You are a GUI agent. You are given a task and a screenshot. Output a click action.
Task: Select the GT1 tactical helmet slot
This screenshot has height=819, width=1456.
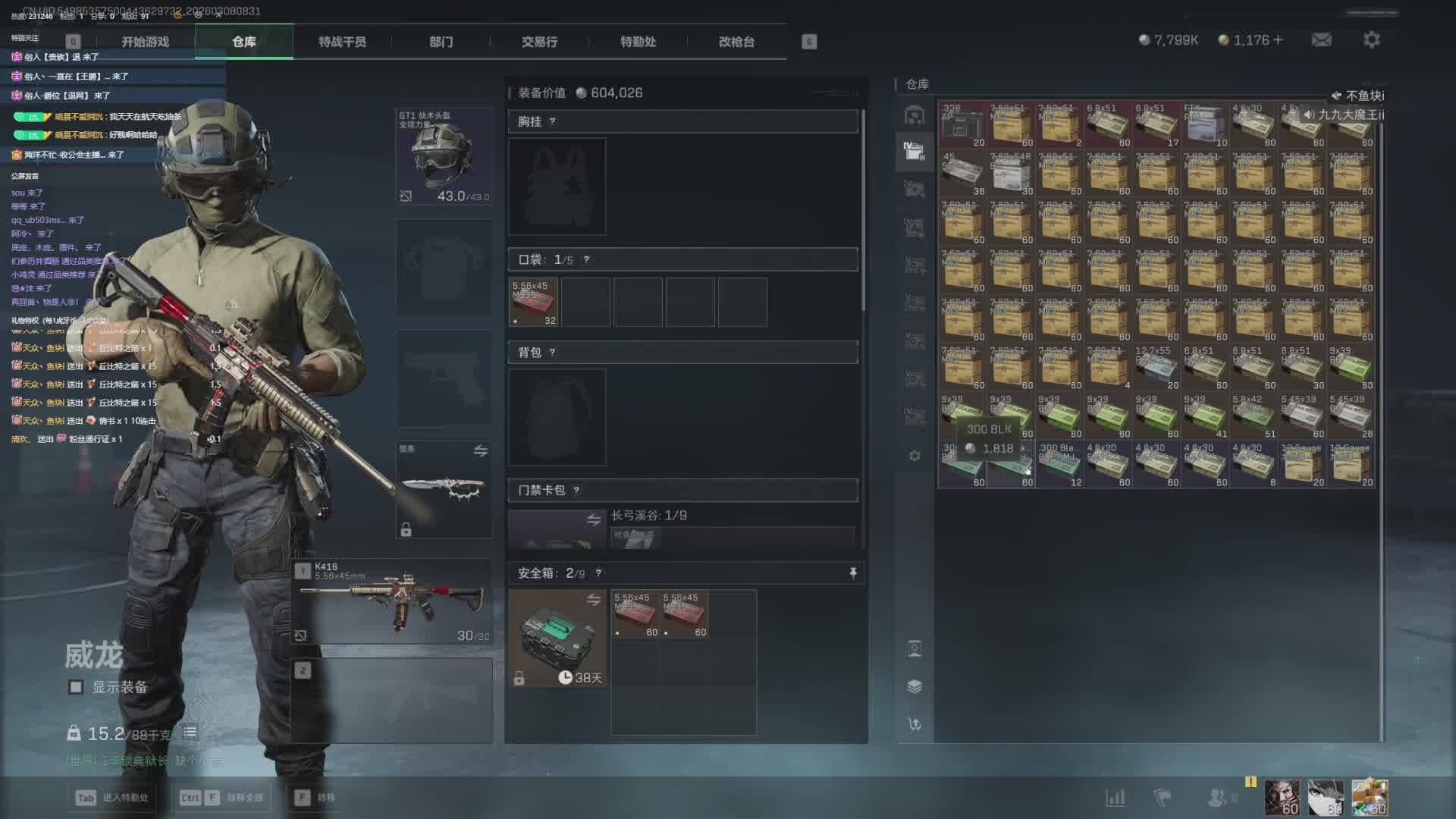444,156
